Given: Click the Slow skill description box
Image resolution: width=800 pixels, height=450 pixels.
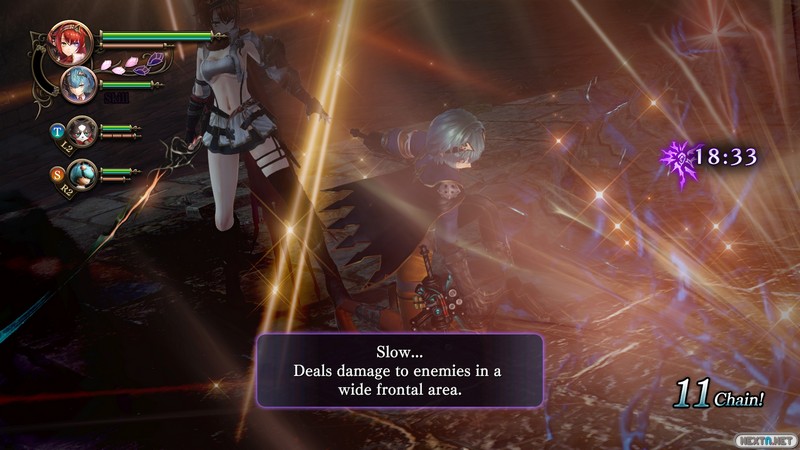Looking at the screenshot, I should click(x=400, y=370).
